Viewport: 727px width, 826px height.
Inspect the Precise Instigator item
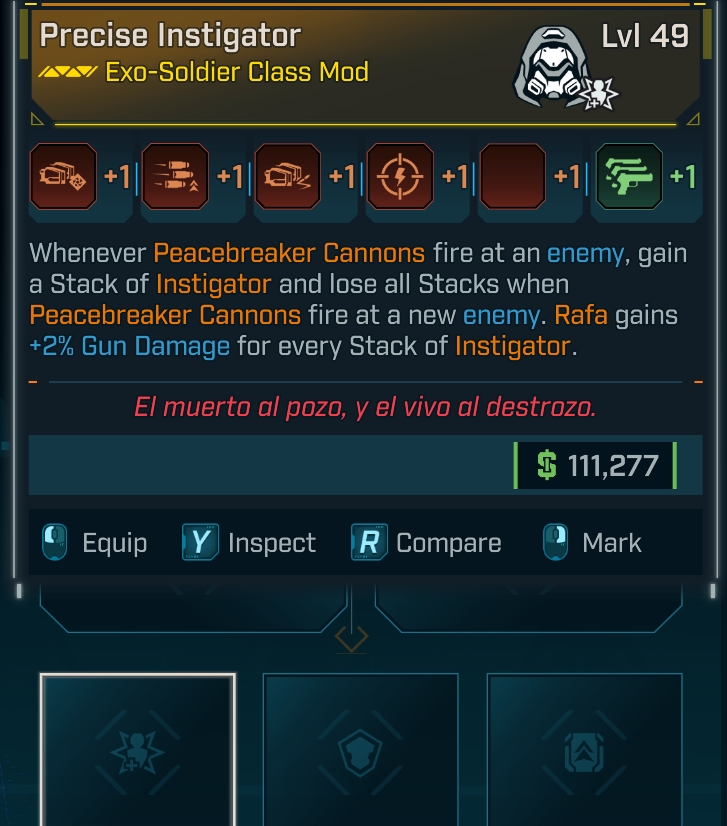249,543
